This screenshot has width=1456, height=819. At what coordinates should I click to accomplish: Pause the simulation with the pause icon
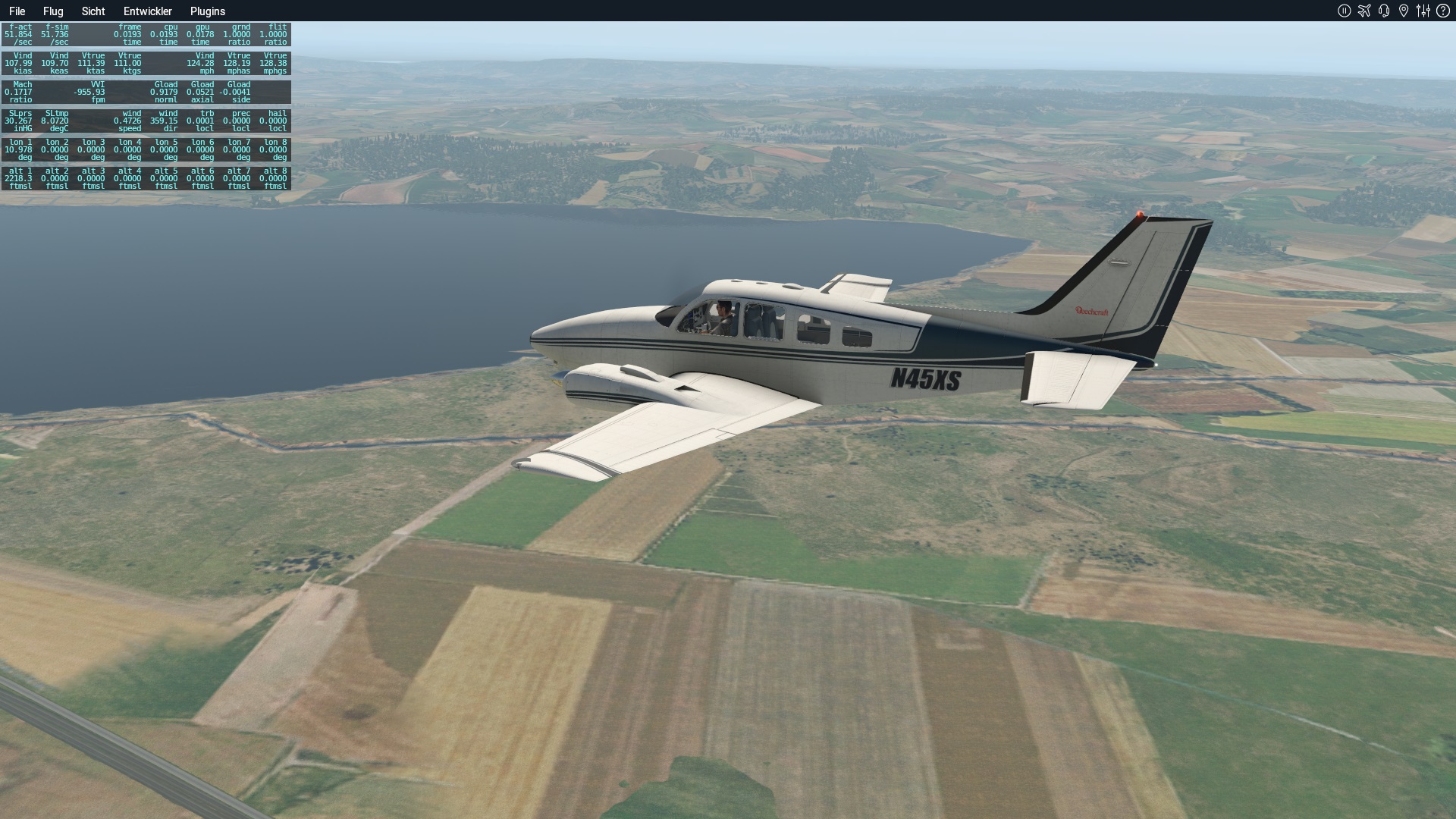pyautogui.click(x=1345, y=11)
